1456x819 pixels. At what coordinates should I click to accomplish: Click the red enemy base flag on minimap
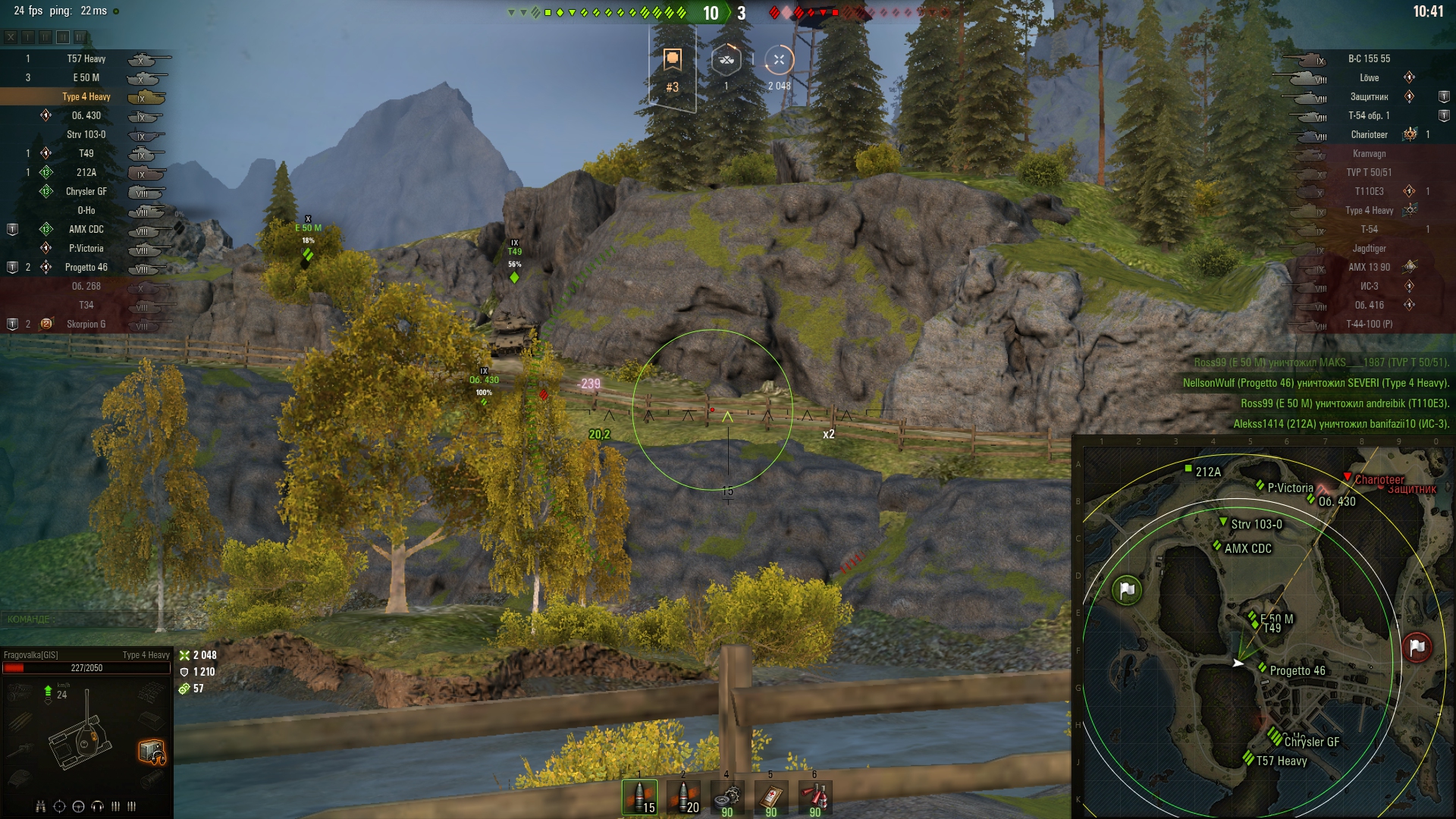(1417, 648)
